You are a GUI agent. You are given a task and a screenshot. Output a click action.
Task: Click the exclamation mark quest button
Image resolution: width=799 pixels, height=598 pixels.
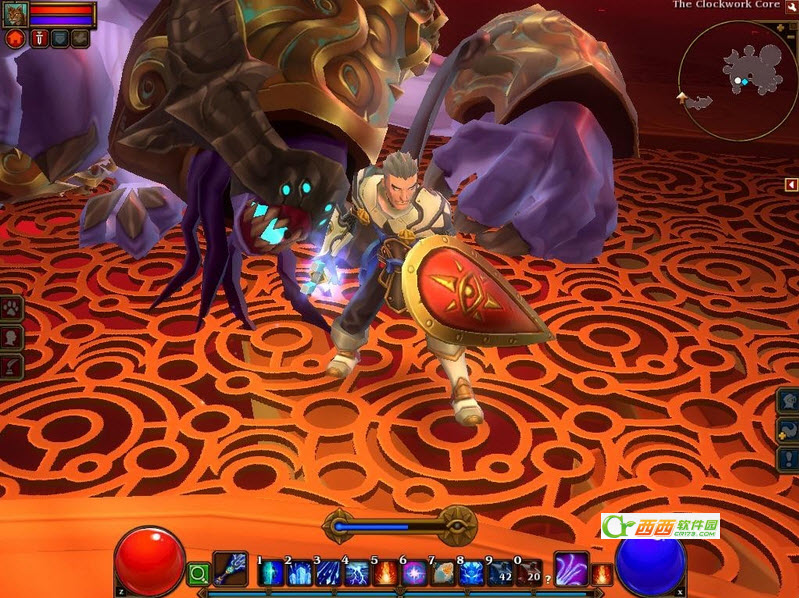pyautogui.click(x=788, y=459)
